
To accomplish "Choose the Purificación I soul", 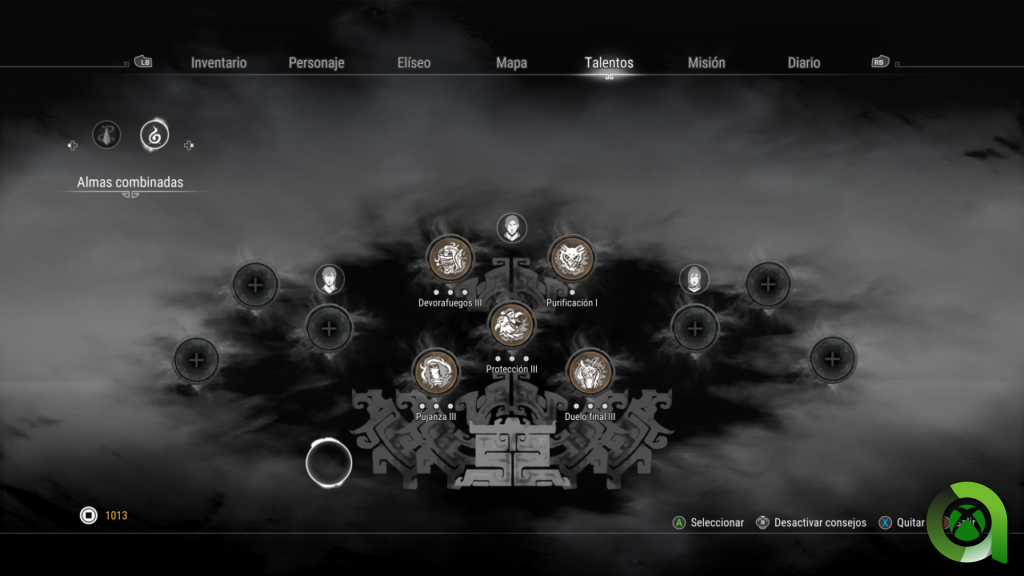I will coord(572,259).
